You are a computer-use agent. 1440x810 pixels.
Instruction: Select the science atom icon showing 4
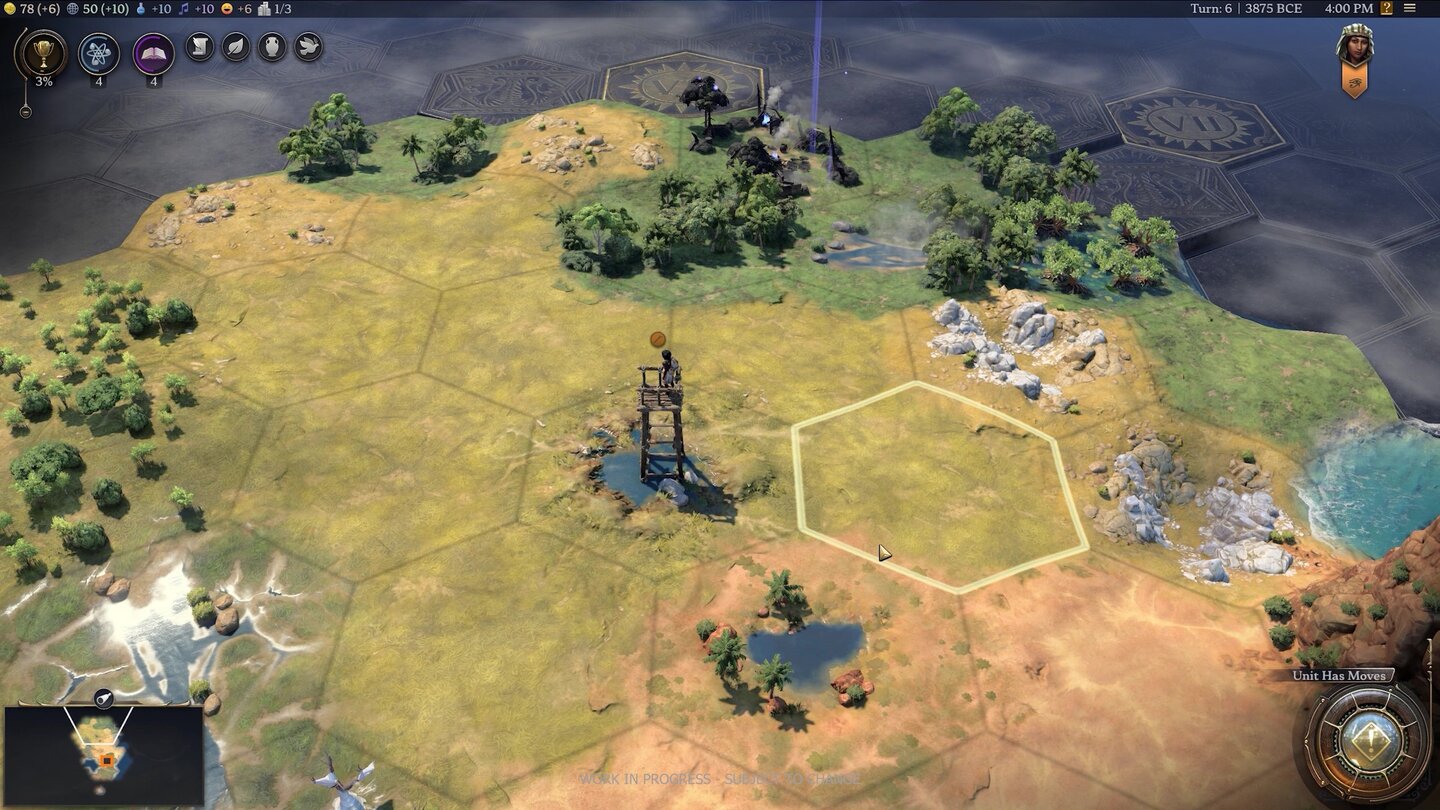tap(99, 53)
